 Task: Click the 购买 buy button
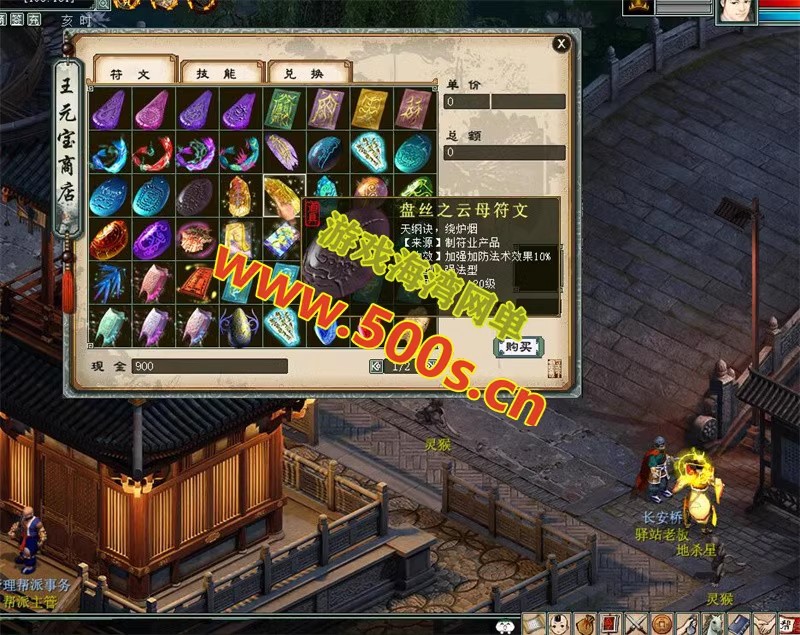(520, 346)
